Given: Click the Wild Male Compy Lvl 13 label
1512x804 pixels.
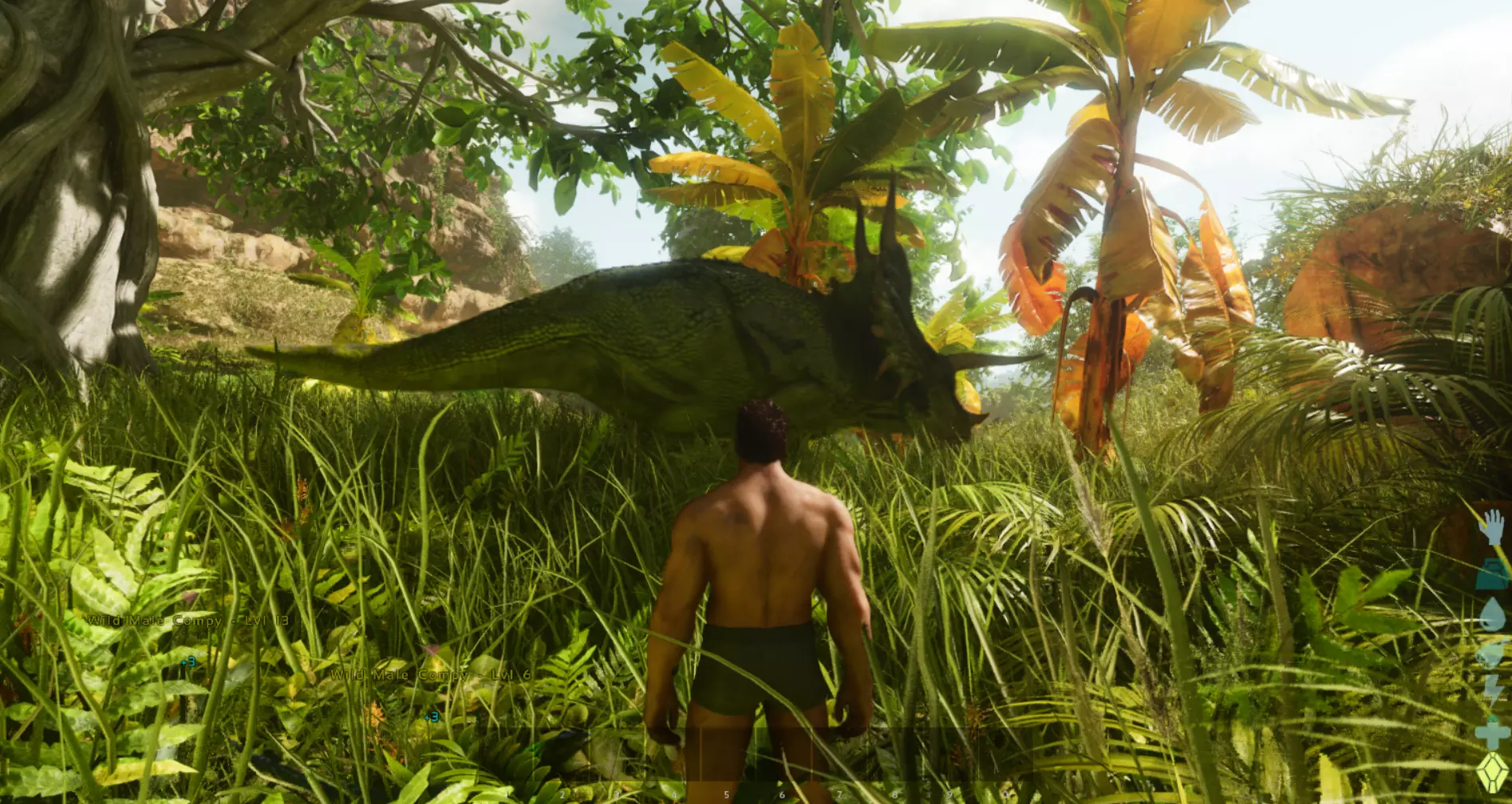Looking at the screenshot, I should [x=189, y=621].
